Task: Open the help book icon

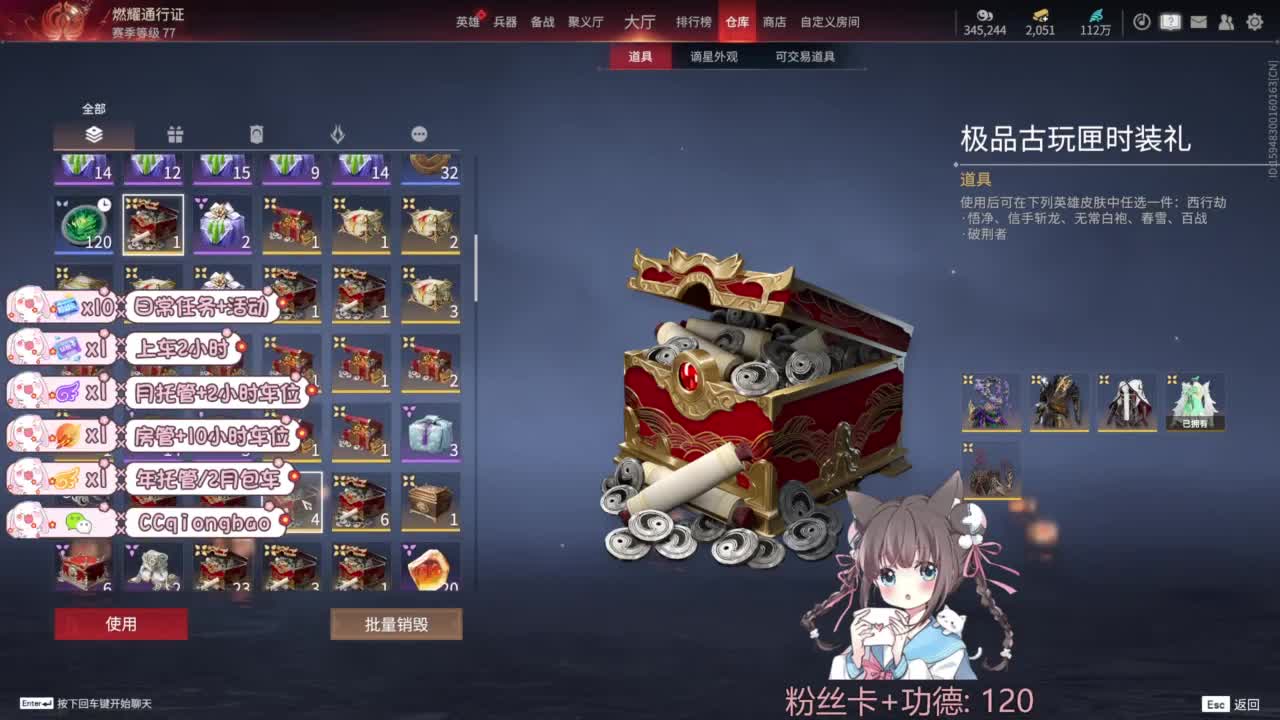Action: 1170,21
